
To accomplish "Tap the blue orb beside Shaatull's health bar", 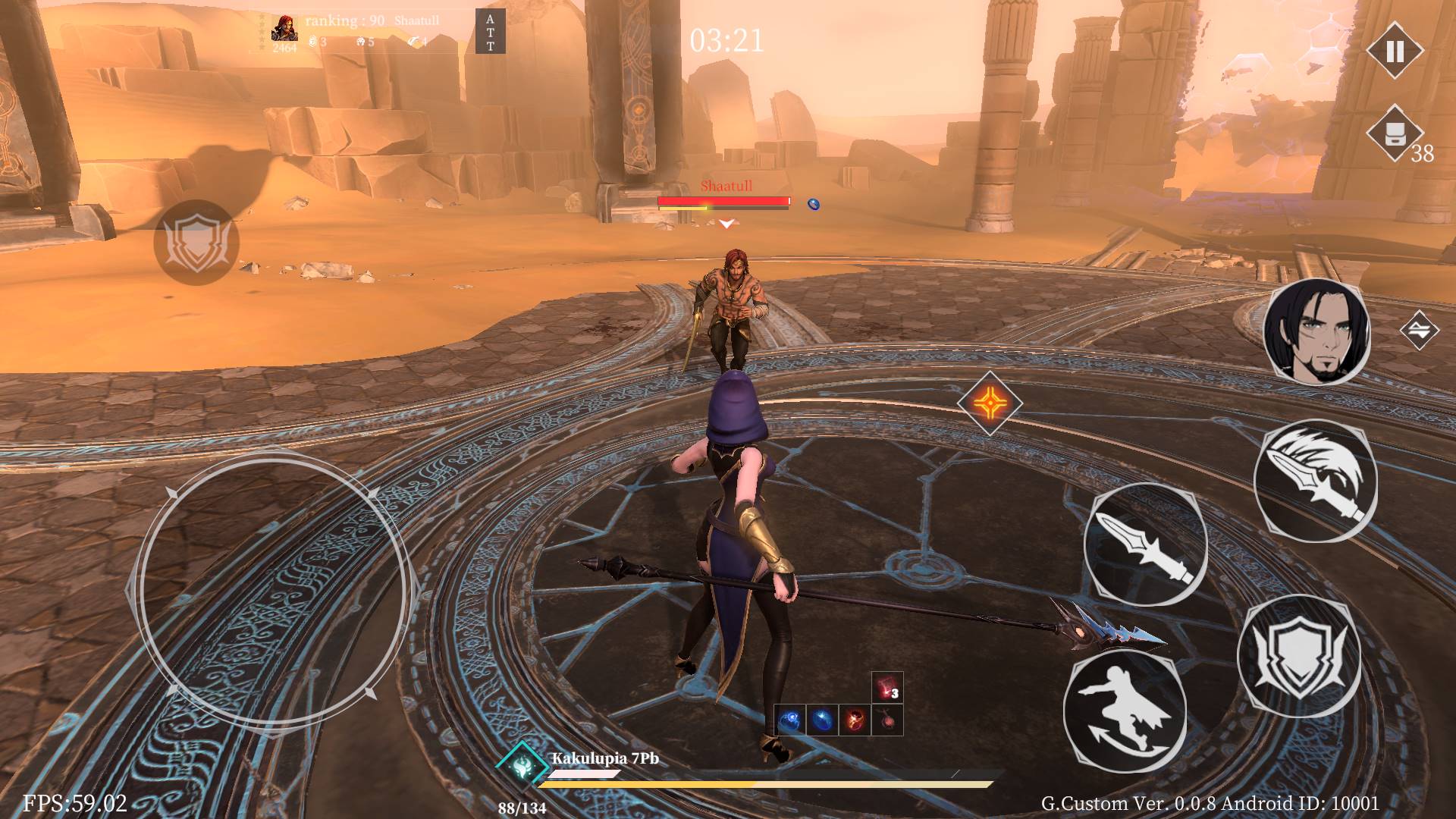I will [813, 202].
